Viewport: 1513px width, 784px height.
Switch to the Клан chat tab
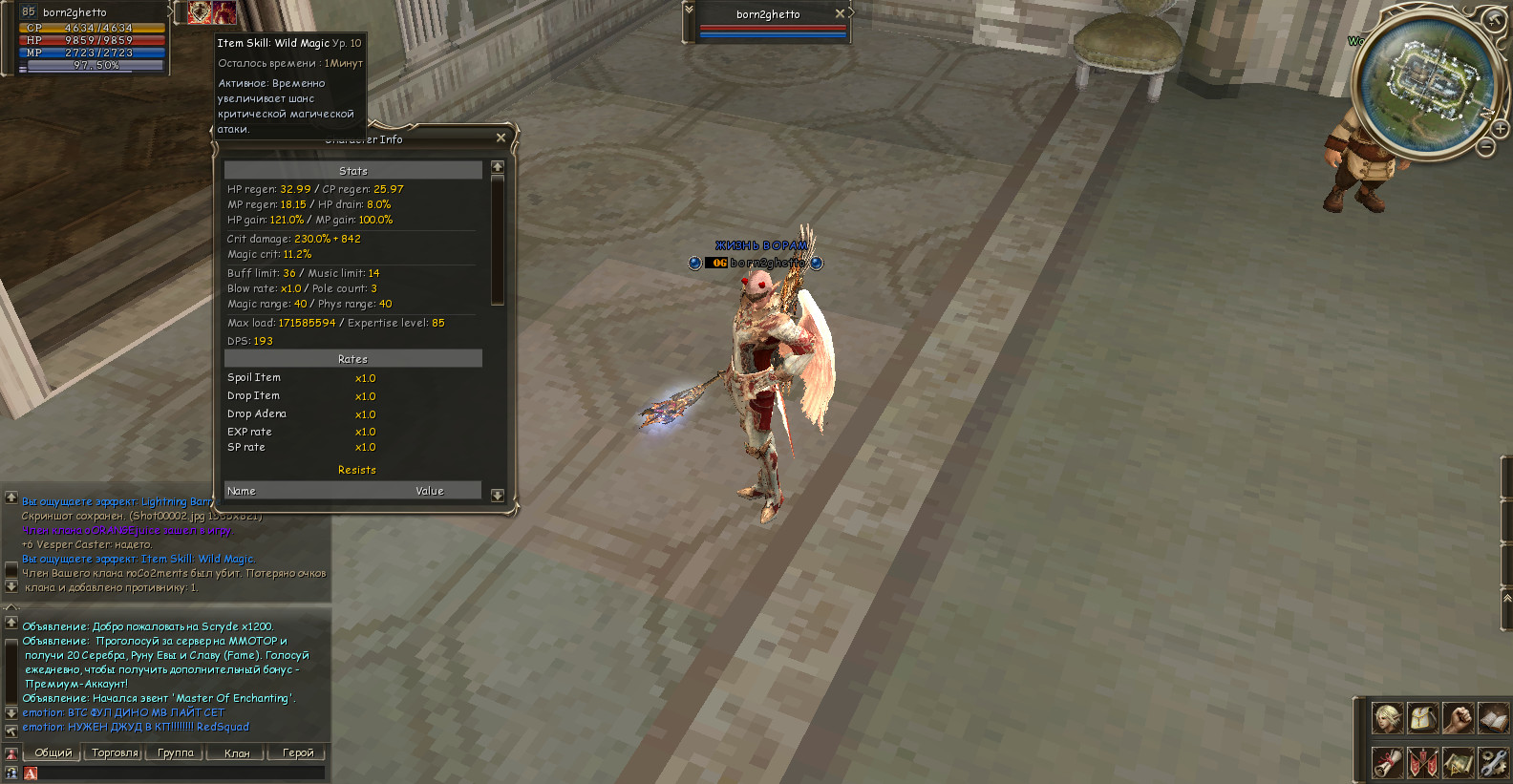tap(237, 753)
